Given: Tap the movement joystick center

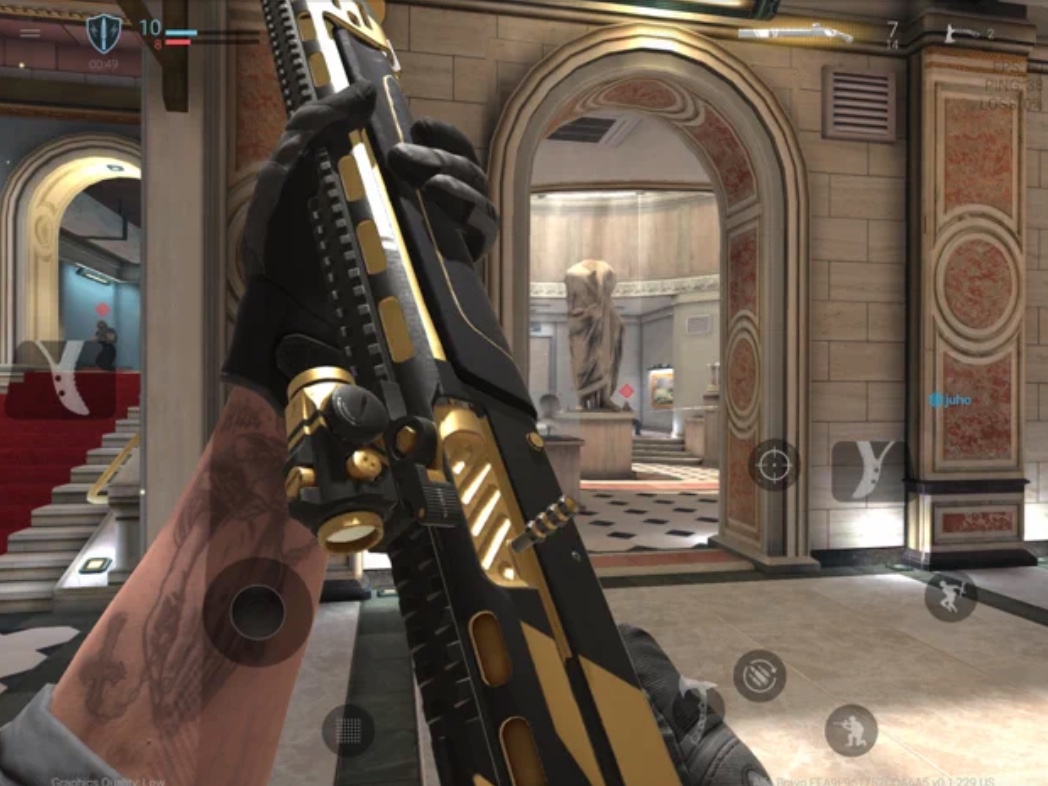Looking at the screenshot, I should [257, 611].
